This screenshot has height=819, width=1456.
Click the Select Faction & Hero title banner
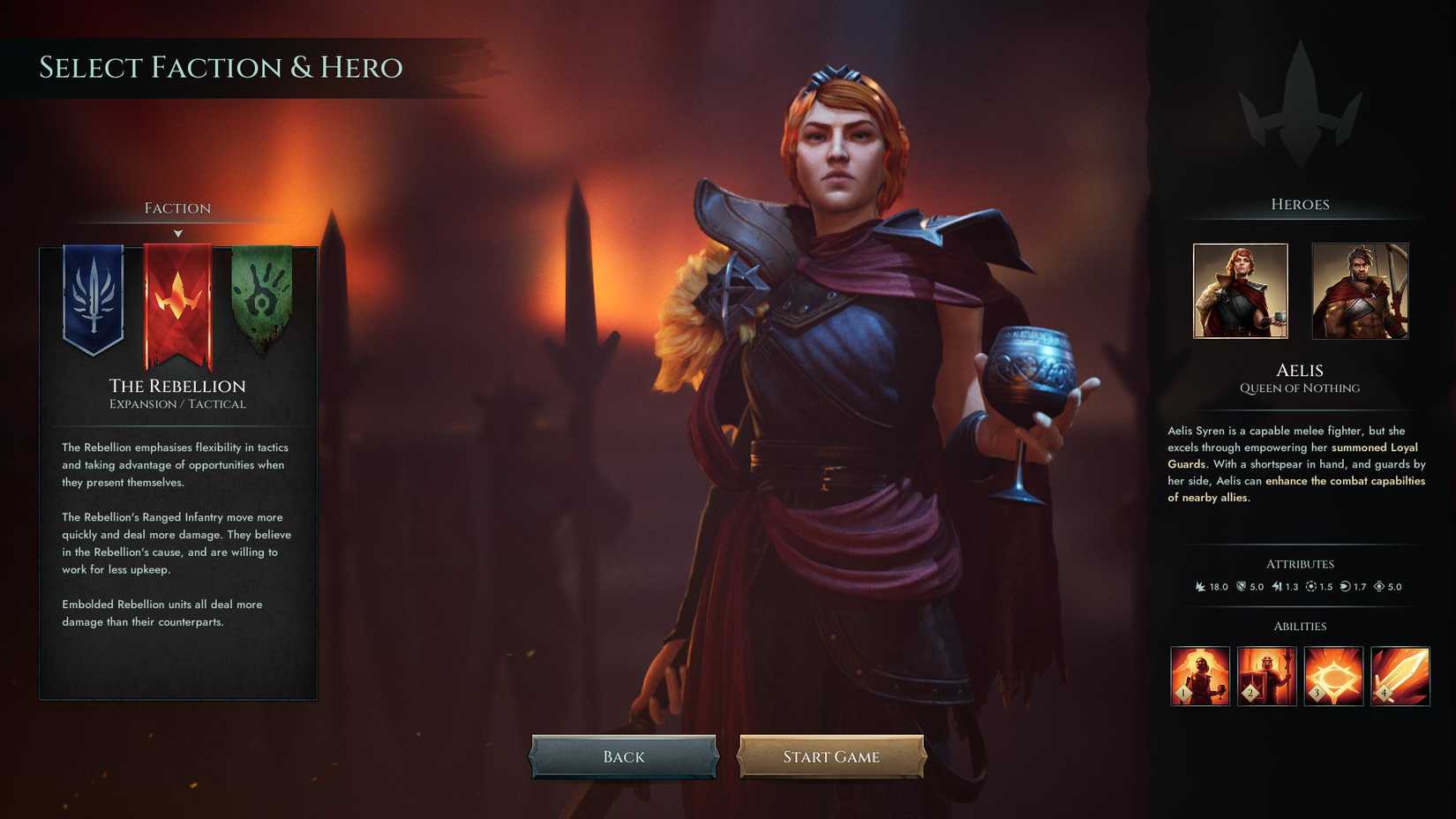221,67
